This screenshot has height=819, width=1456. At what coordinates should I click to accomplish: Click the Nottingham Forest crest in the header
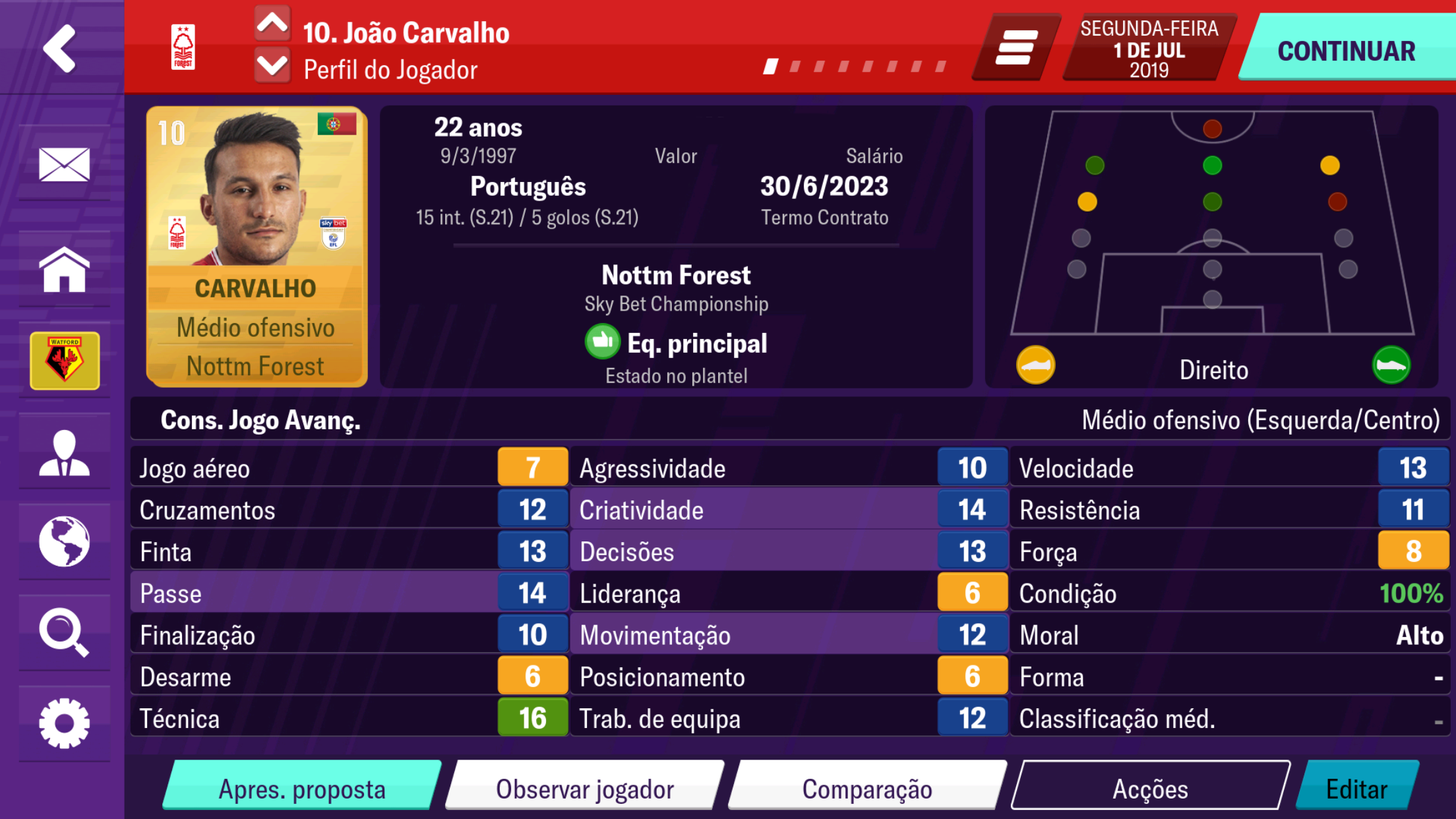tap(184, 46)
